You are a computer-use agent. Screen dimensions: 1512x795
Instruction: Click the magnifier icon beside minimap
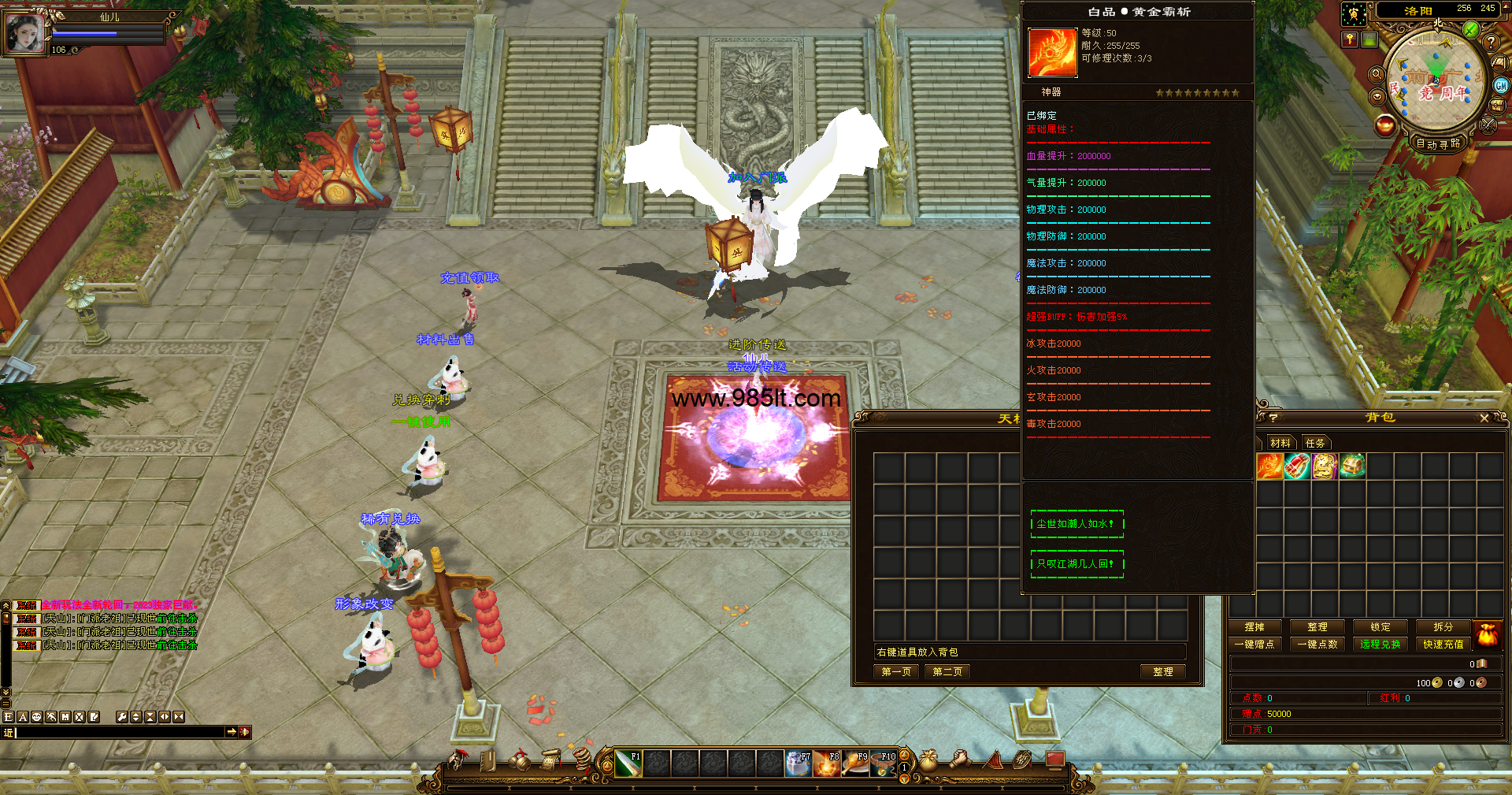click(x=1377, y=74)
